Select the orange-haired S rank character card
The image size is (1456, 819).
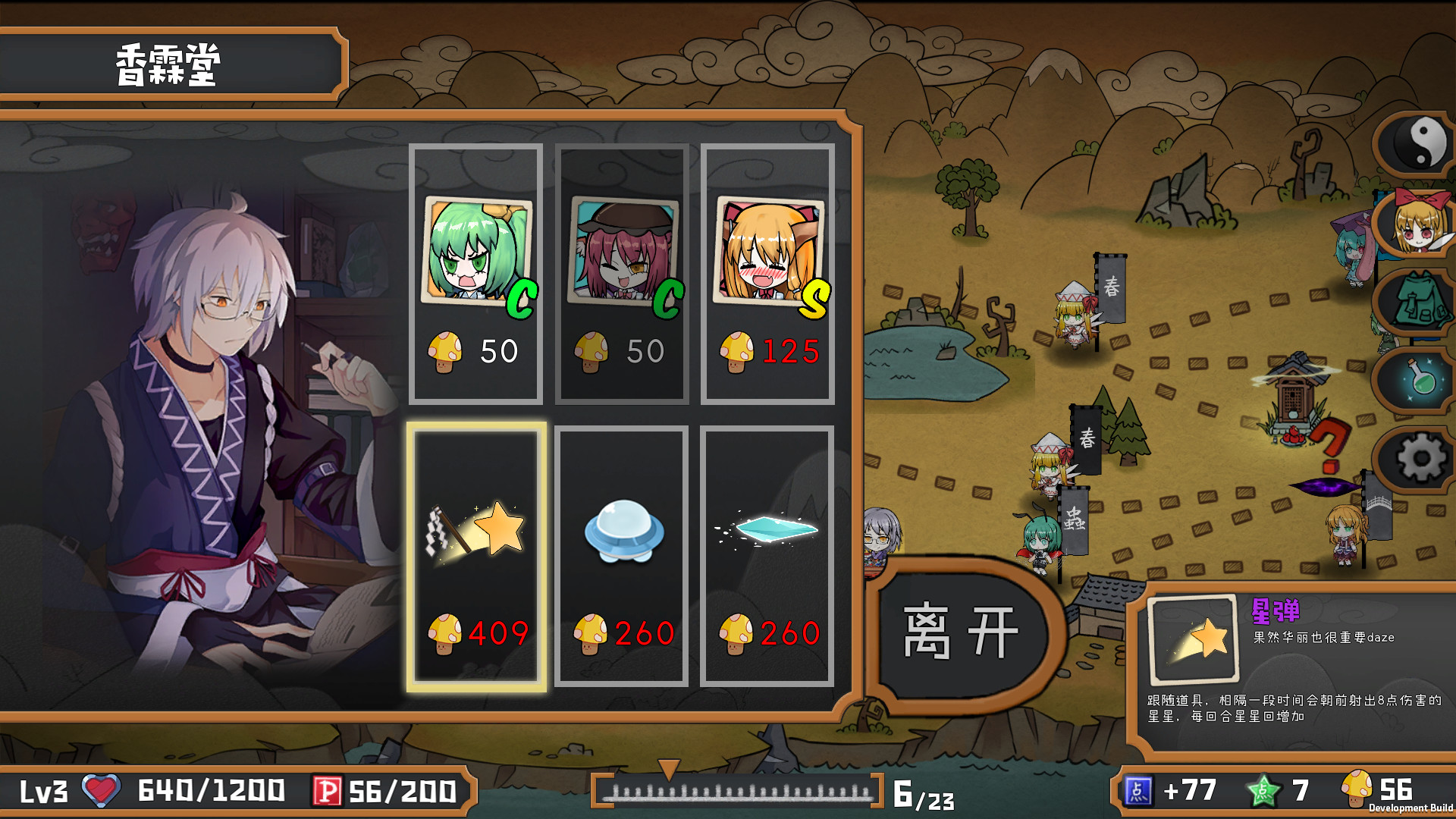(768, 269)
